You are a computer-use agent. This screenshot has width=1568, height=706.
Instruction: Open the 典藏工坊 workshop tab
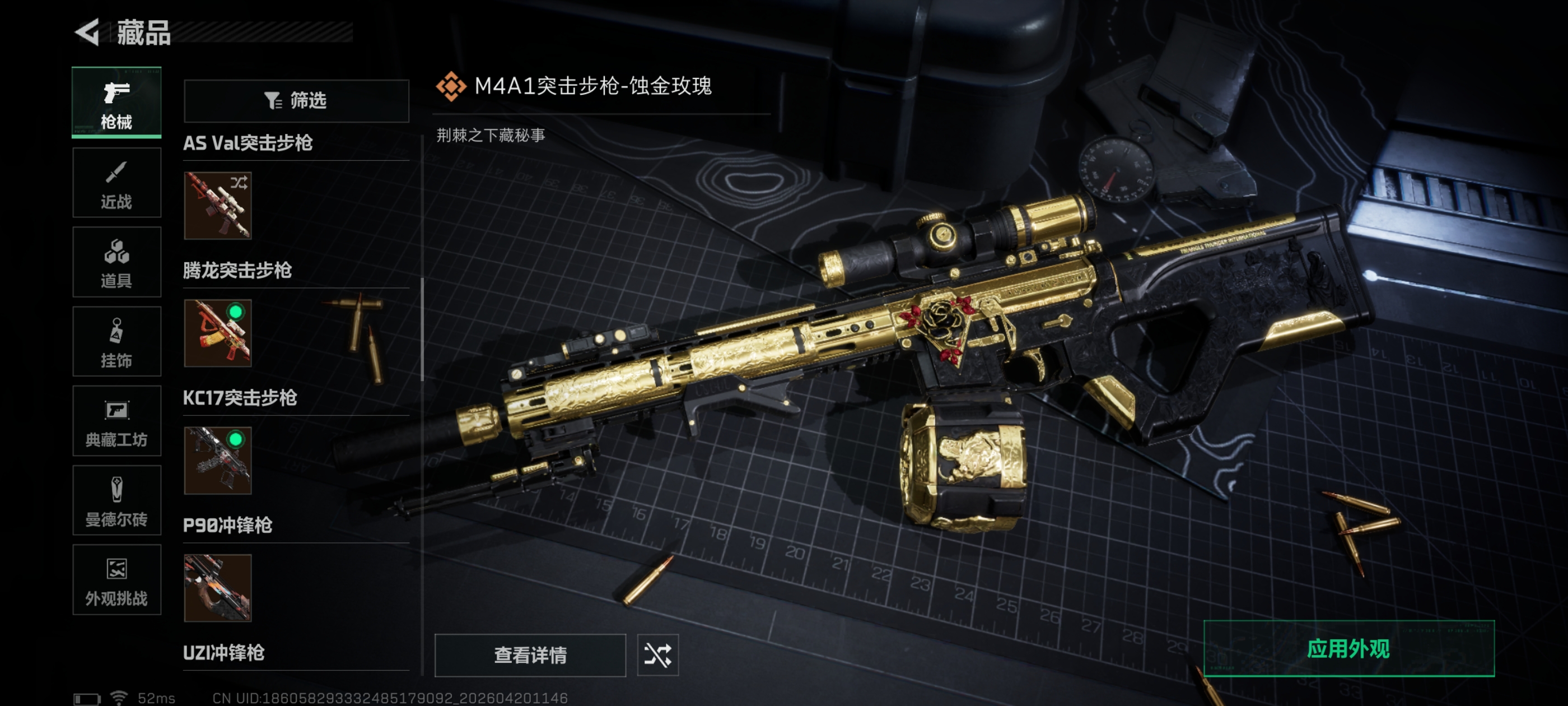[x=116, y=421]
